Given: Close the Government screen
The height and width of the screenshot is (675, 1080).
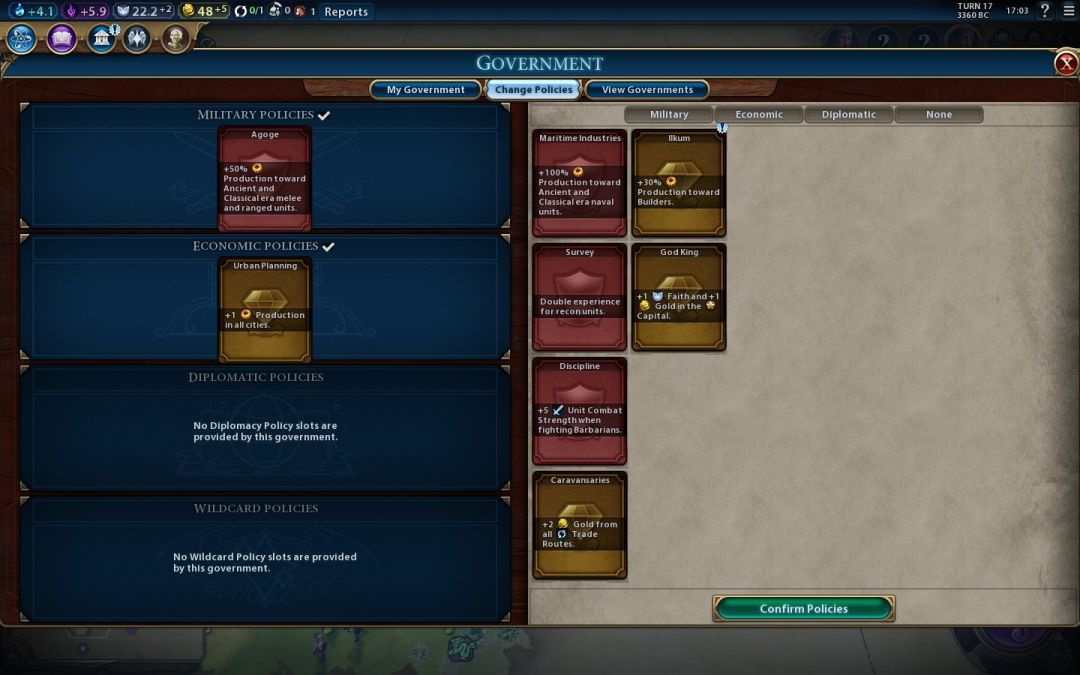Looking at the screenshot, I should tap(1066, 64).
